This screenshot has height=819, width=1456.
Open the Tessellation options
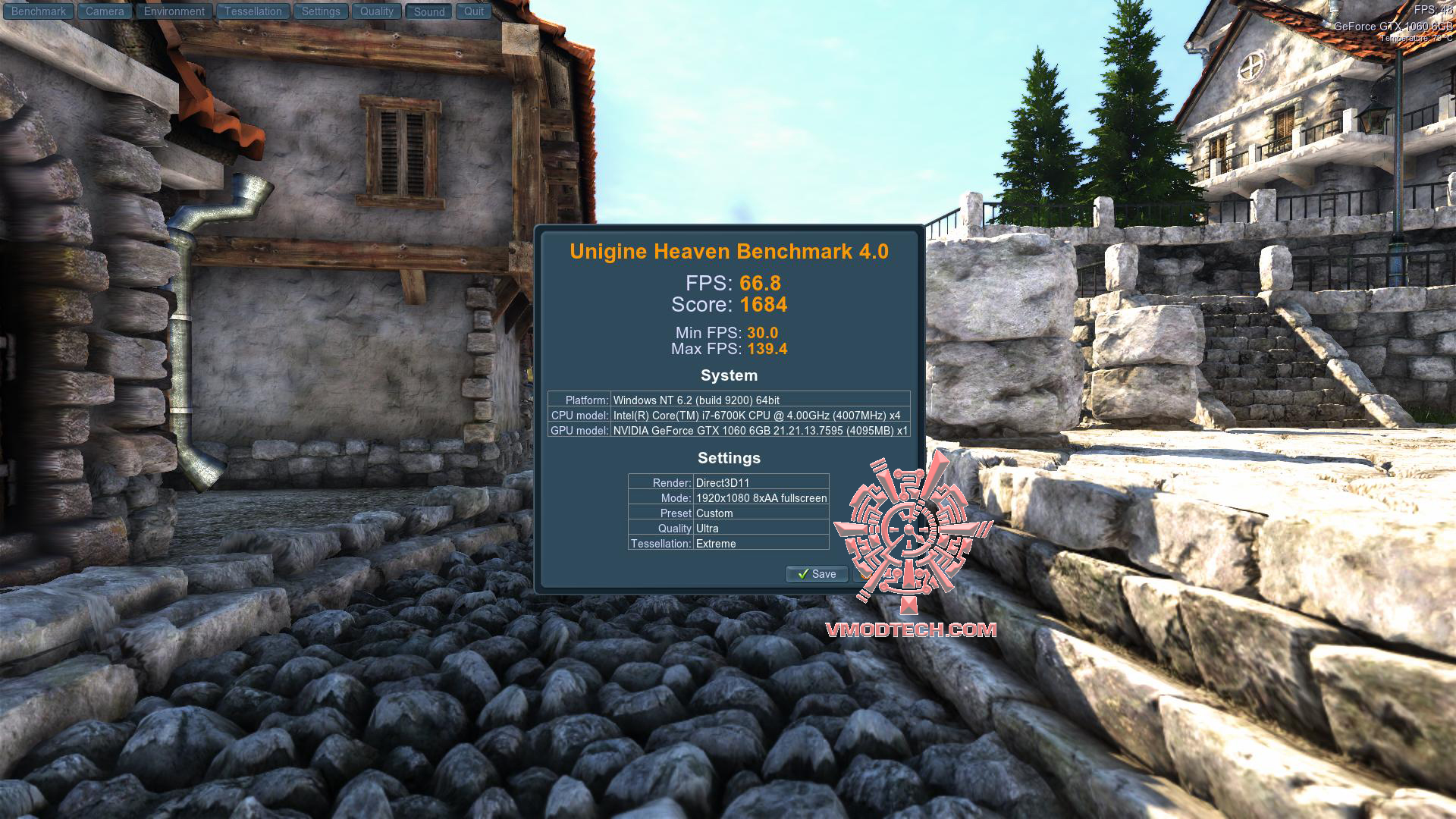tap(253, 11)
